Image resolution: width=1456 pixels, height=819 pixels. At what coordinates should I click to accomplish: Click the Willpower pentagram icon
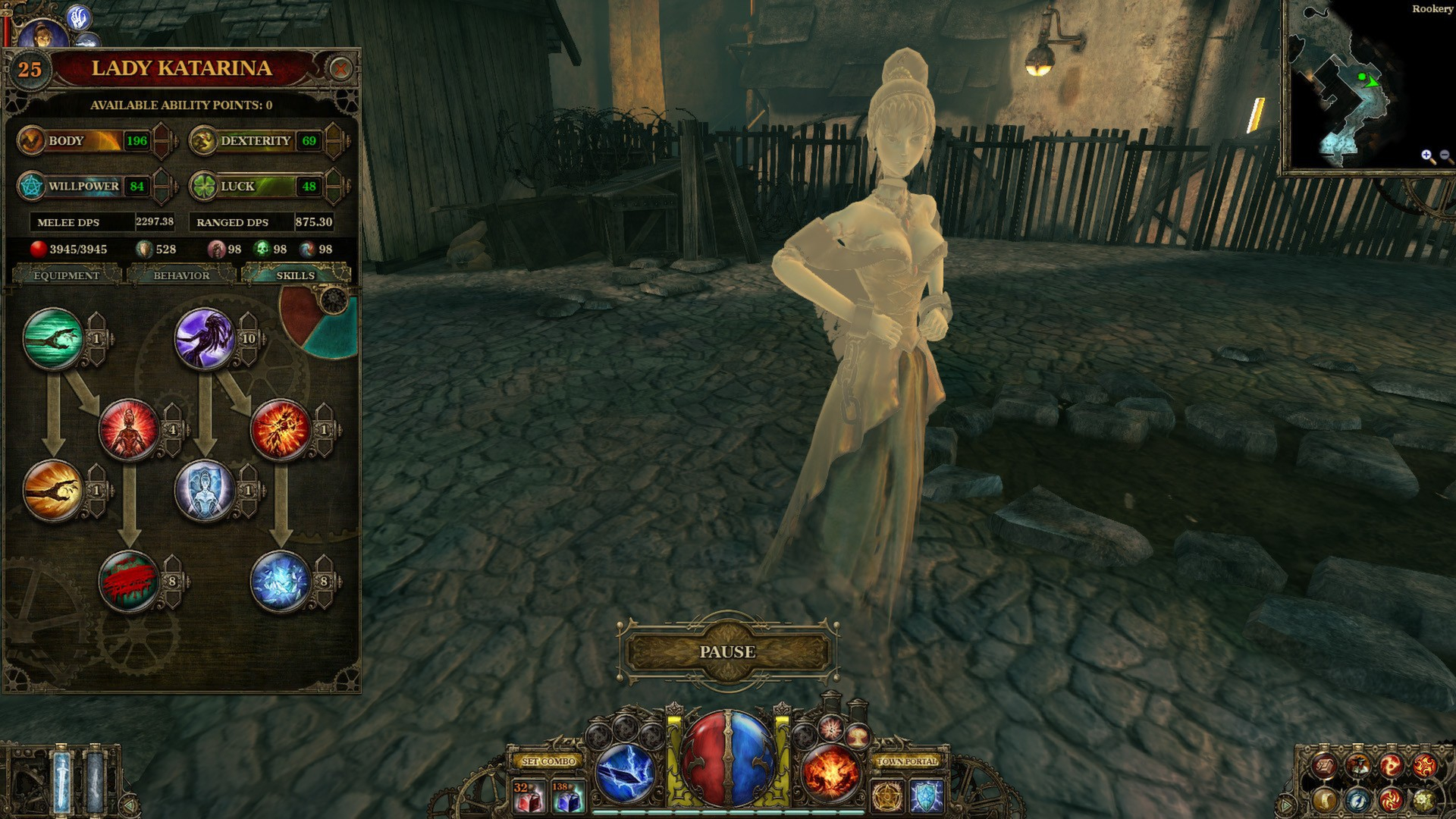pos(30,184)
